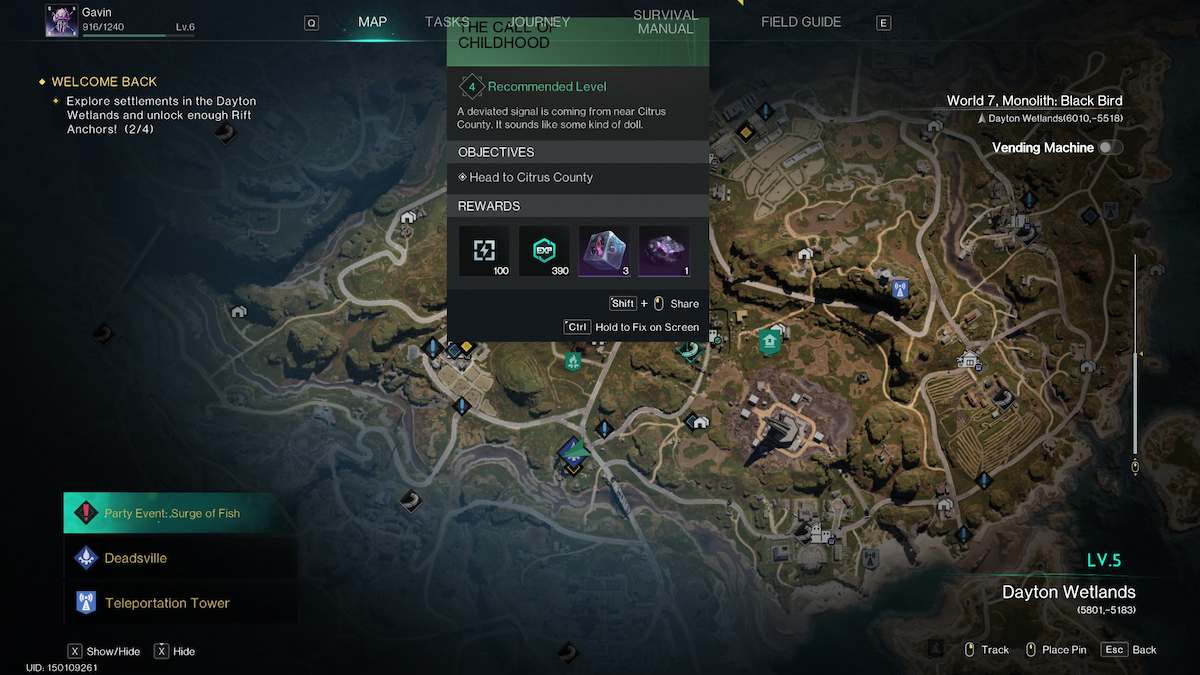The width and height of the screenshot is (1200, 675).
Task: Switch to the Field Guide tab
Action: click(x=801, y=22)
